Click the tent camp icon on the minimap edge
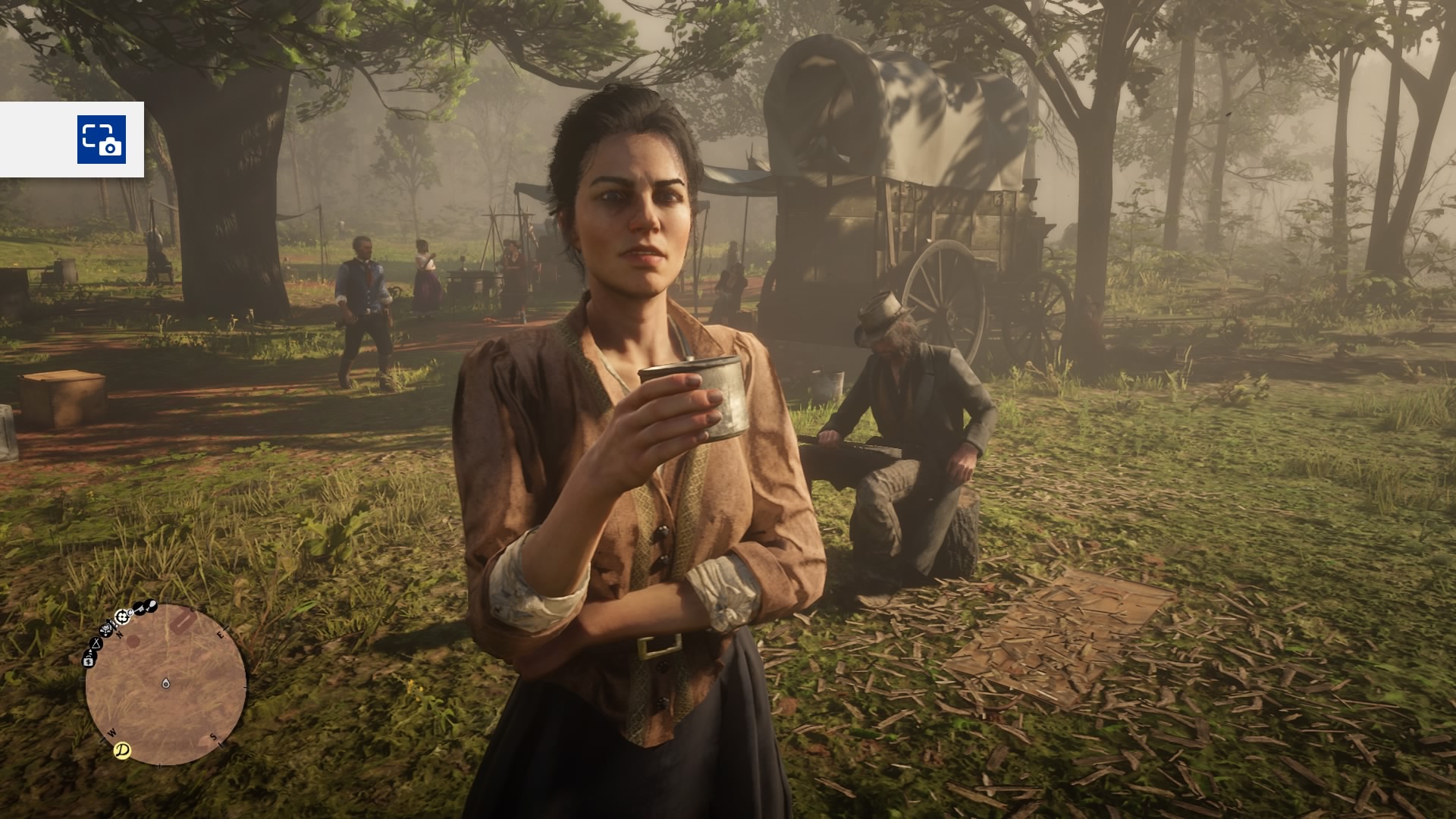The image size is (1456, 819). pos(96,644)
